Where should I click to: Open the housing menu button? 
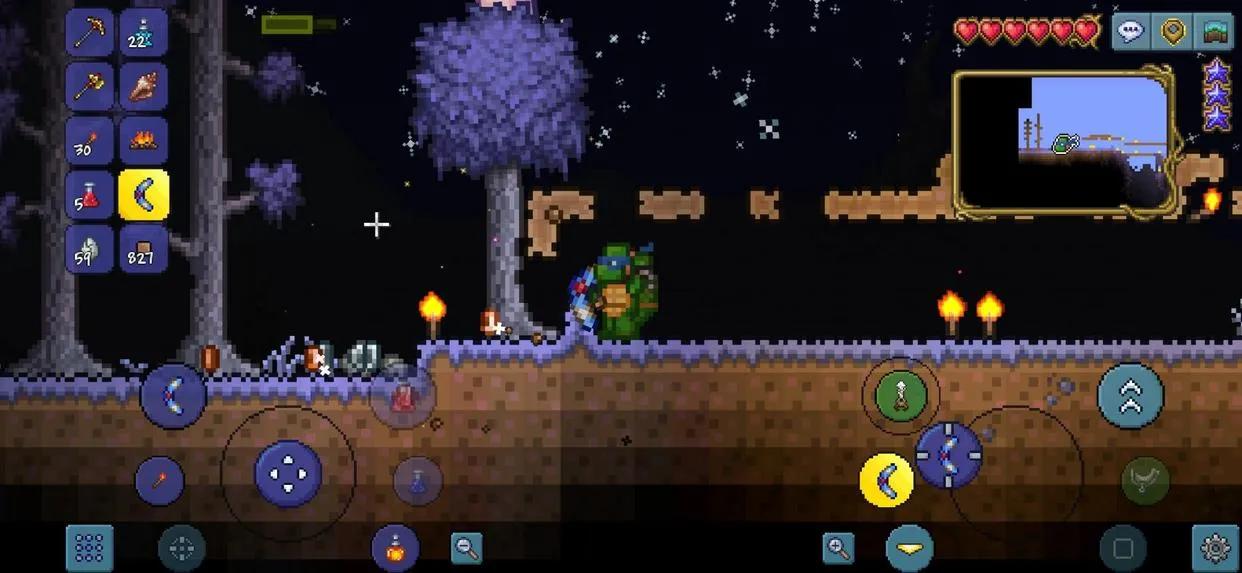(x=1215, y=31)
